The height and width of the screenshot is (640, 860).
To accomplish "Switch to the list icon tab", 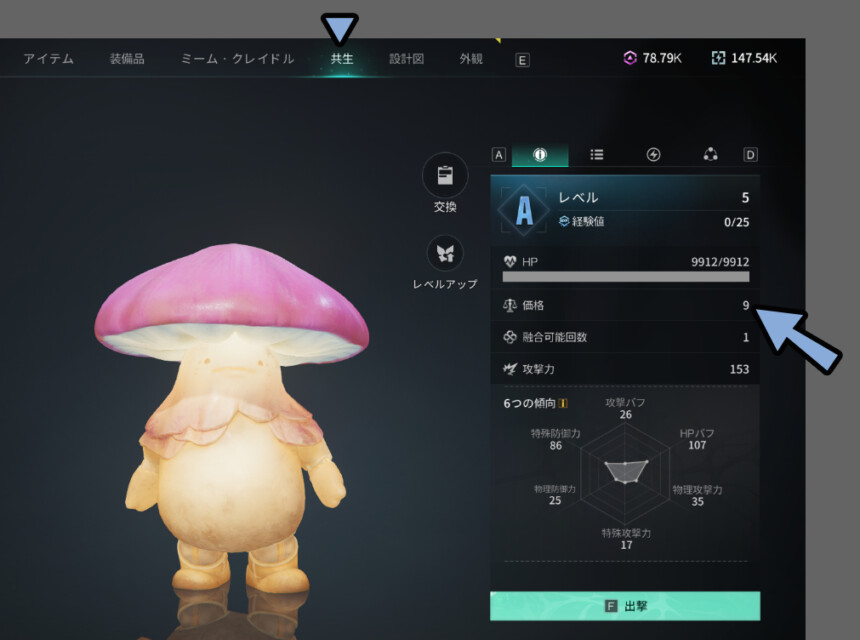I will (597, 155).
